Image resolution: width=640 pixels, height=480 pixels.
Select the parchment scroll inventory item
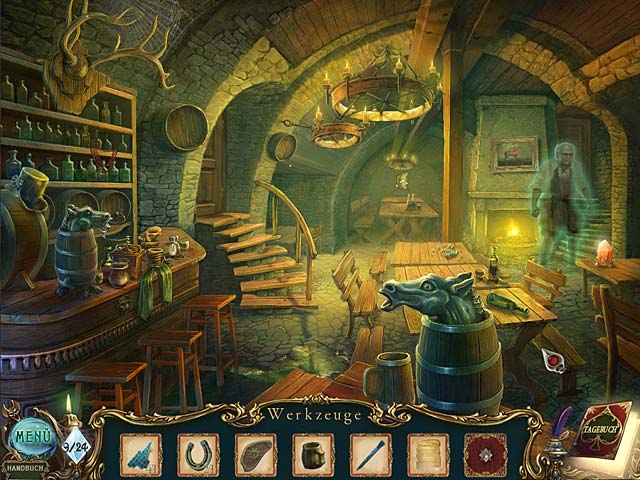click(429, 454)
